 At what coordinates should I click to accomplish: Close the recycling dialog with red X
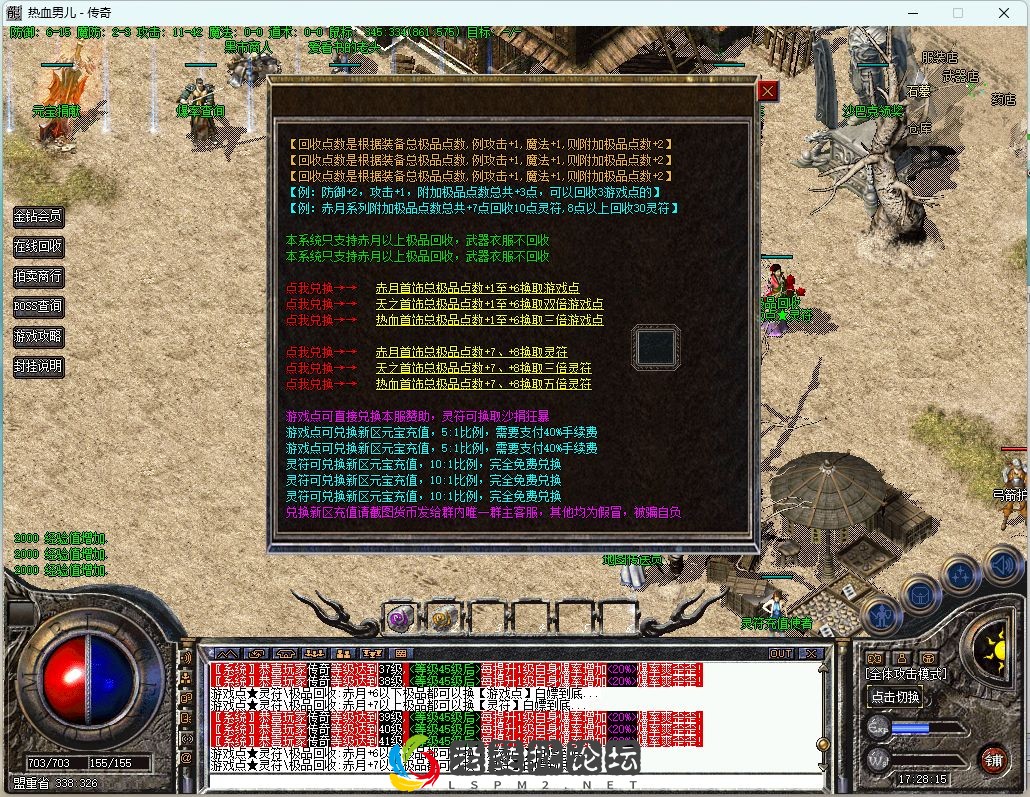[767, 91]
